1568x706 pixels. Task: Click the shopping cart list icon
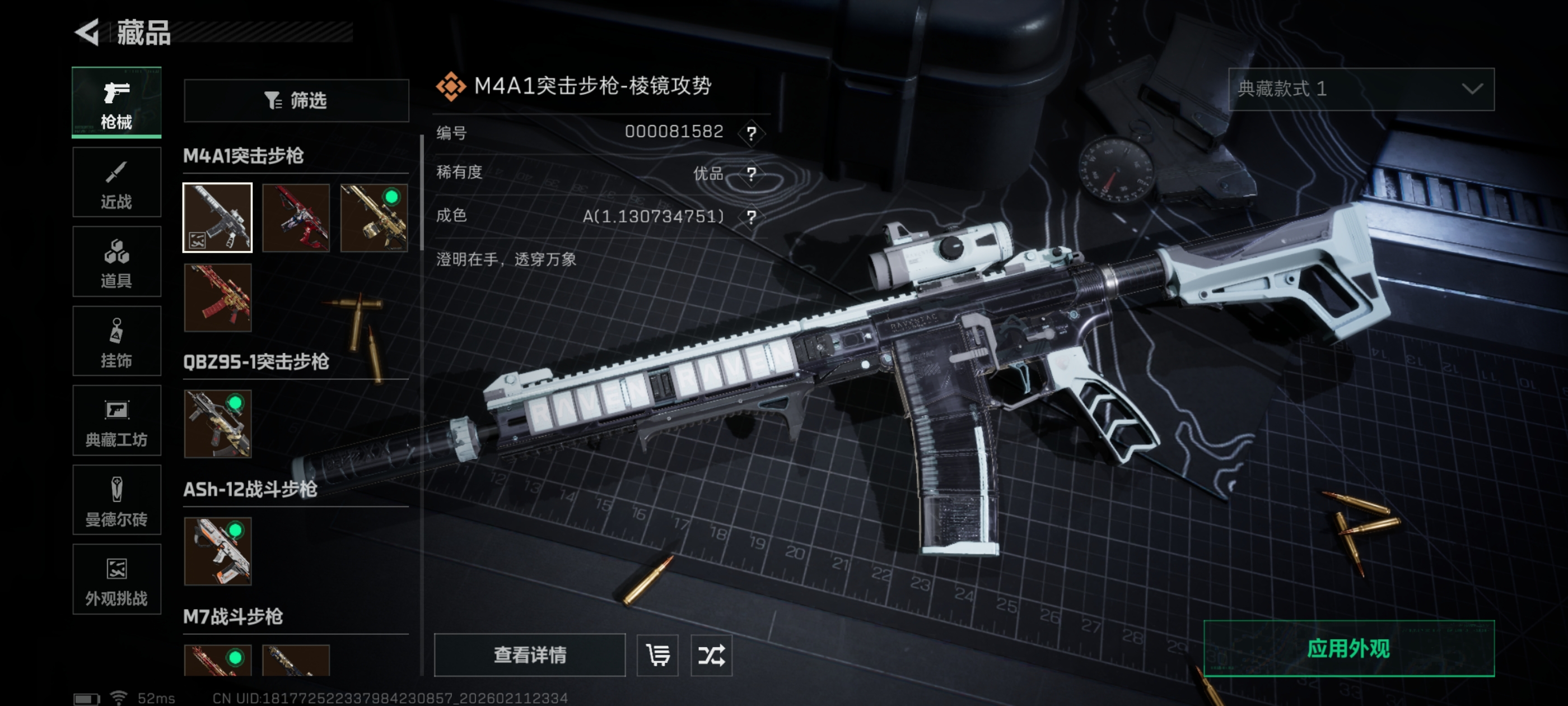tap(657, 655)
